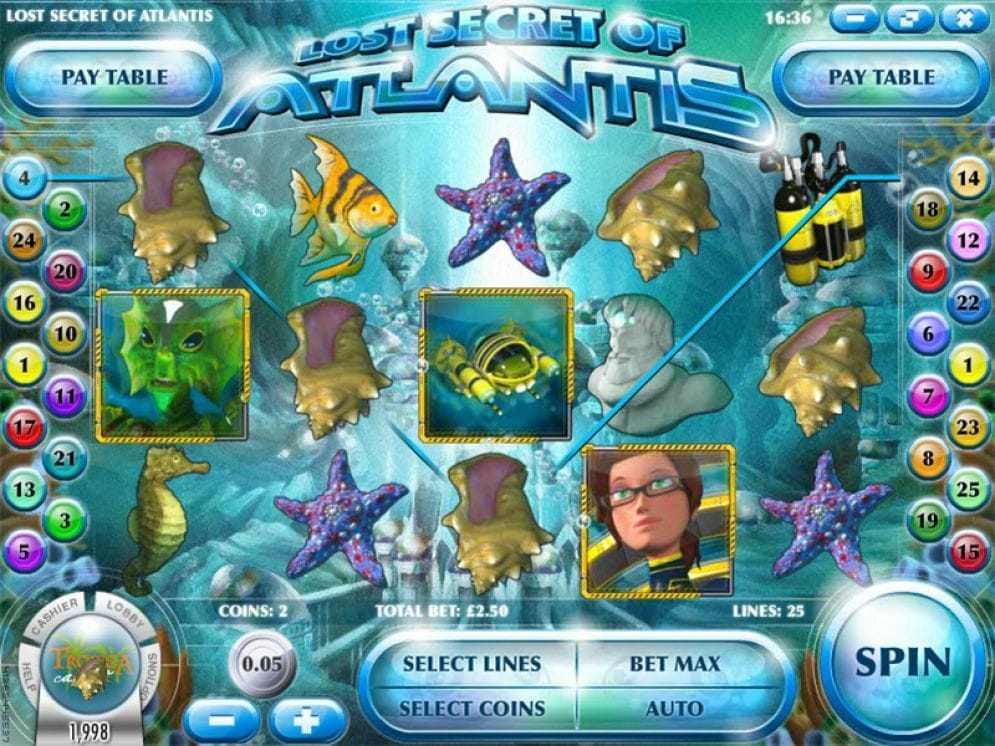
Task: Open the Select Coins control
Action: coord(471,708)
